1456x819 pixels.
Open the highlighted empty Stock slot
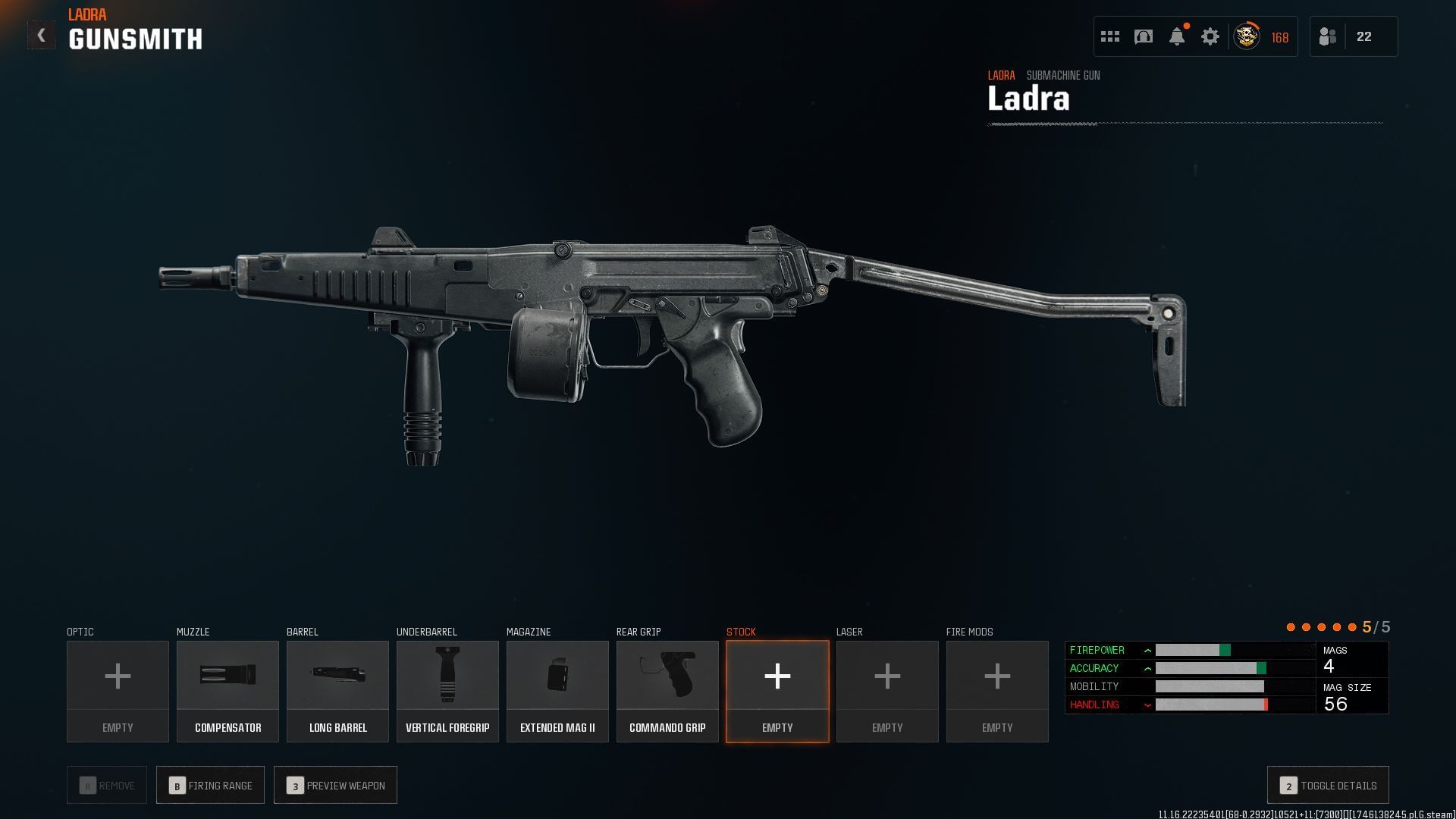click(777, 691)
